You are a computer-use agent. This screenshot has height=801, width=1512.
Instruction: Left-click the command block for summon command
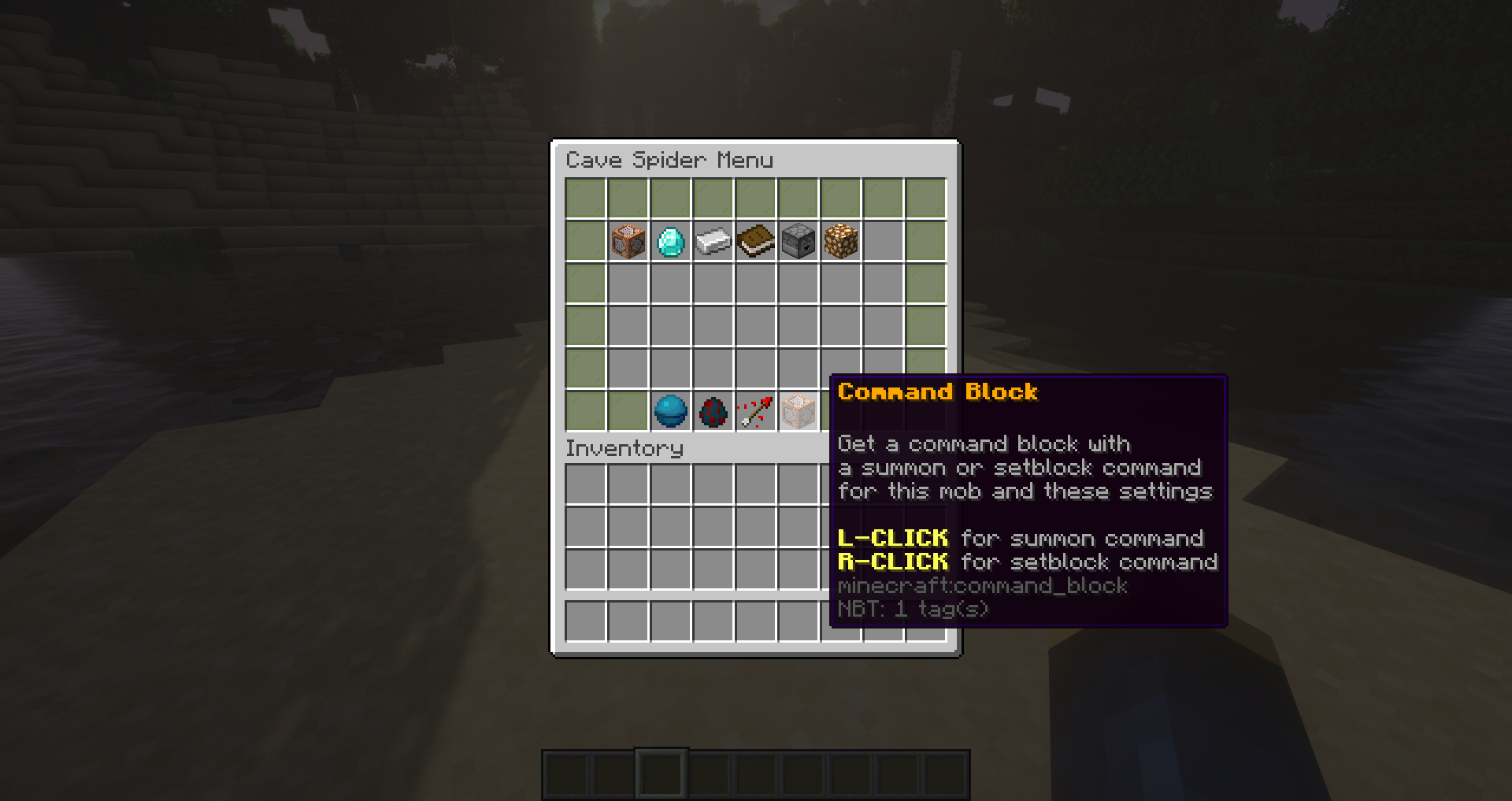point(798,410)
